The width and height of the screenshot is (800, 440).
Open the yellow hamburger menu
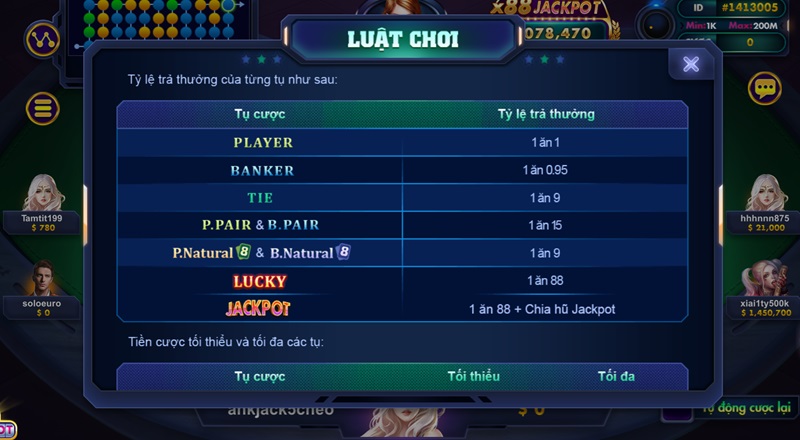click(x=42, y=107)
